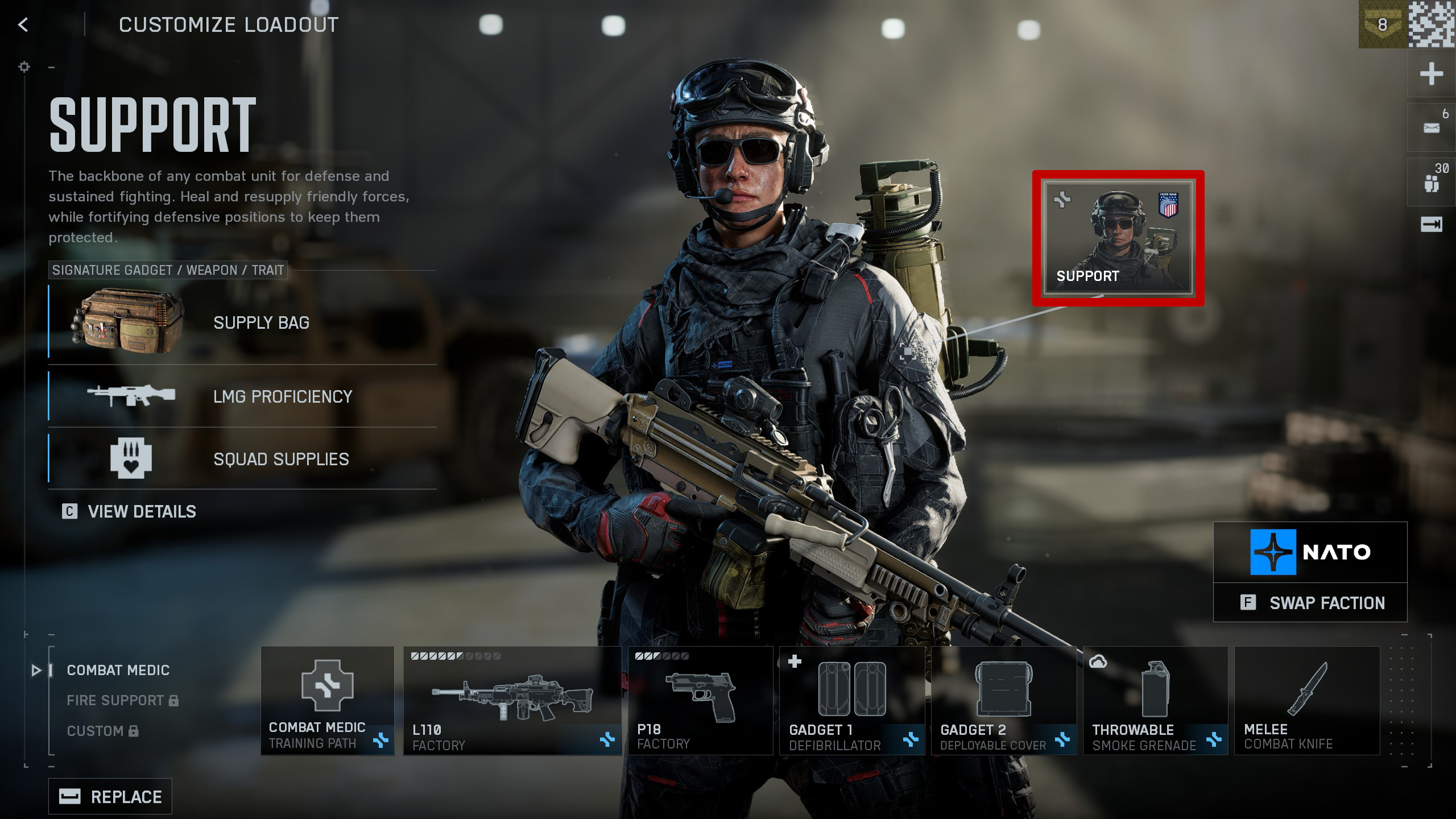This screenshot has width=1456, height=819.
Task: Select the L110 primary weapon slot
Action: click(511, 701)
